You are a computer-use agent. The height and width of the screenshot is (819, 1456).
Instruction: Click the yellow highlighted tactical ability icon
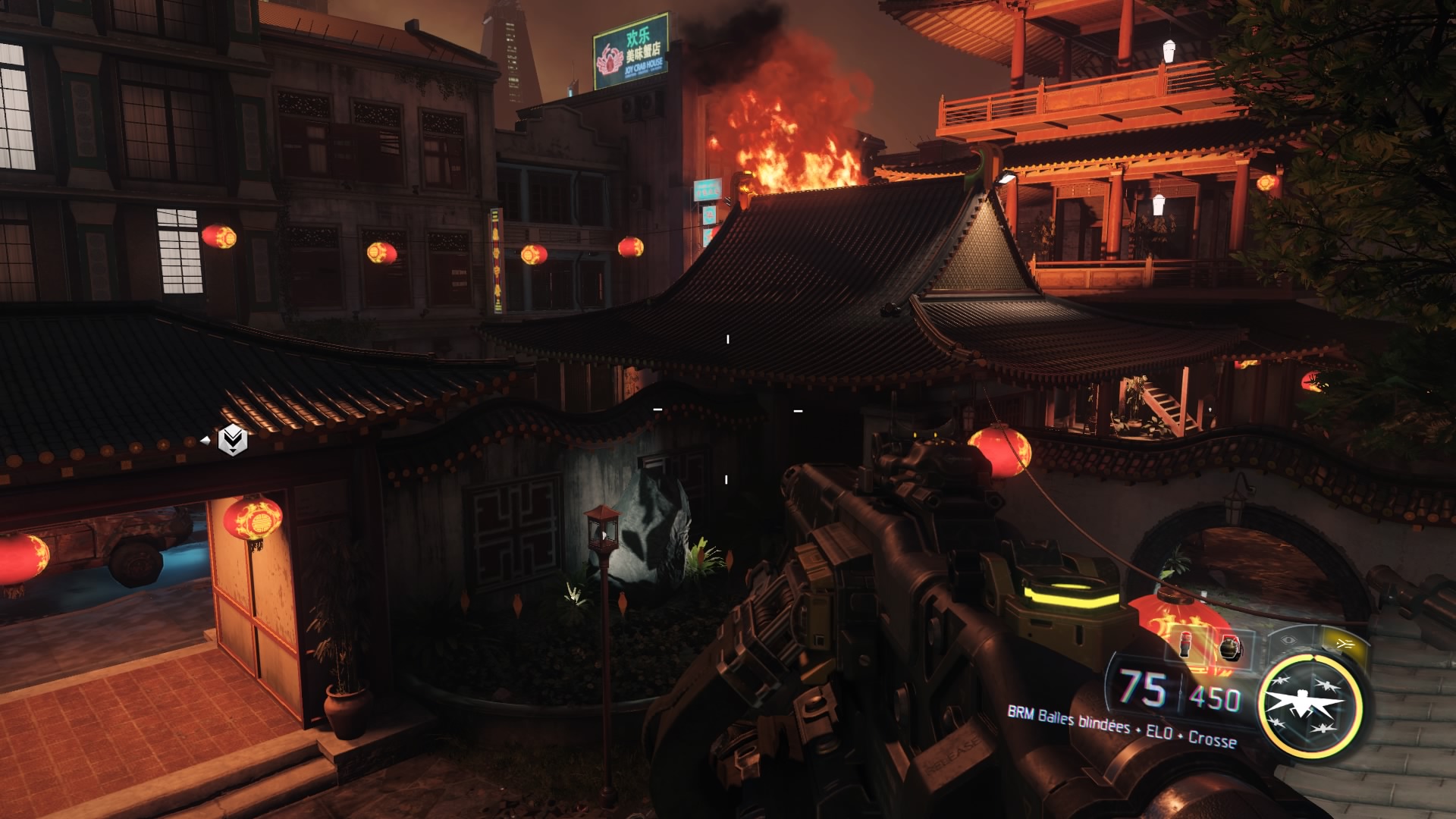[1345, 643]
